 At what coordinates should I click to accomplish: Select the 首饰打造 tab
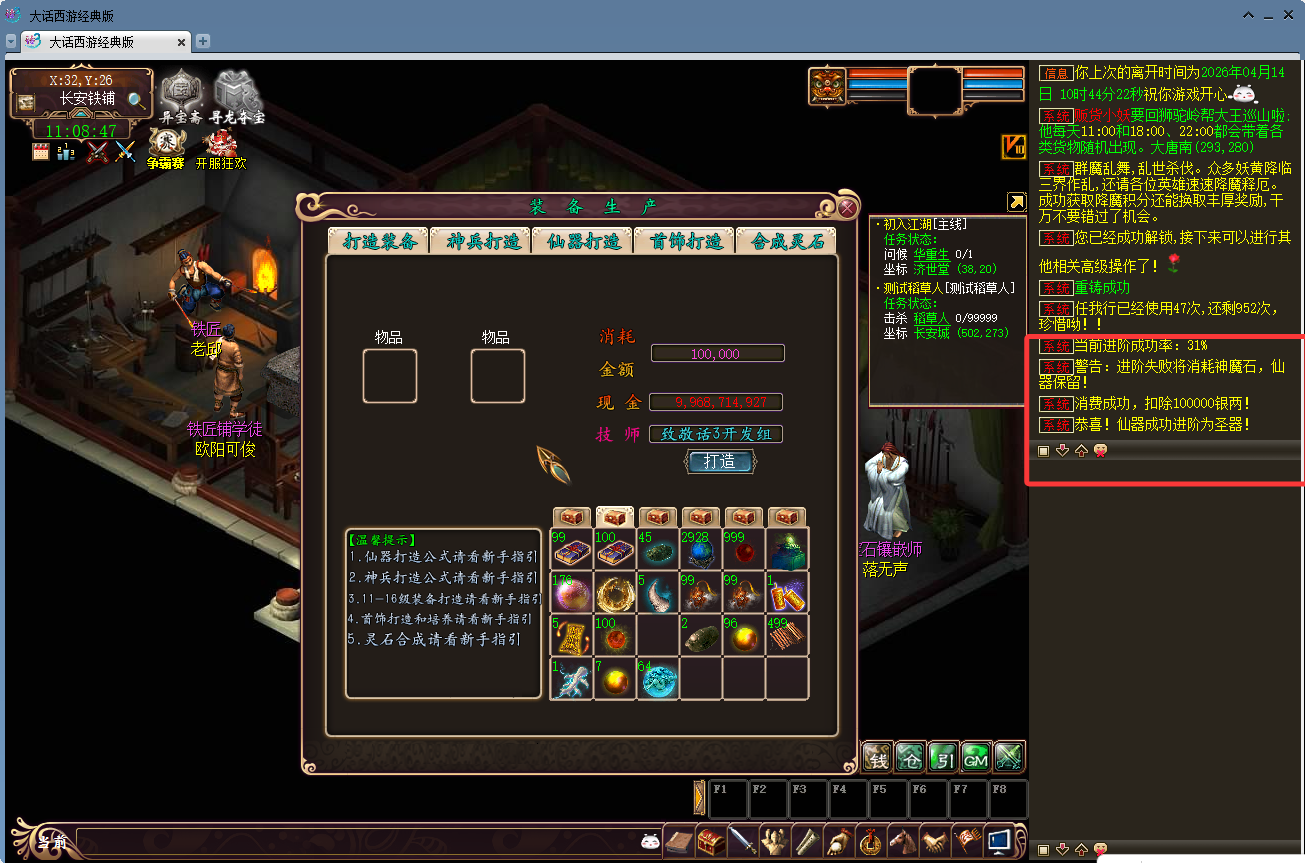click(x=686, y=241)
